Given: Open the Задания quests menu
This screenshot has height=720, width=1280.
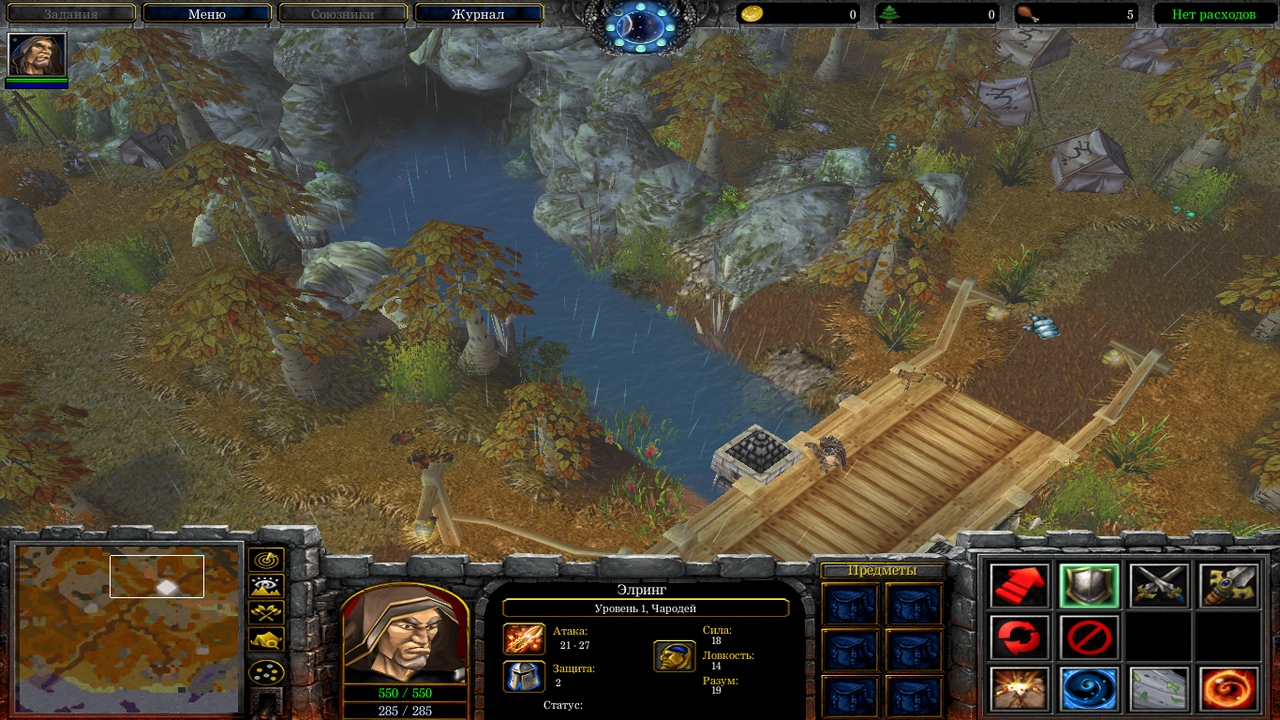Looking at the screenshot, I should tap(70, 14).
